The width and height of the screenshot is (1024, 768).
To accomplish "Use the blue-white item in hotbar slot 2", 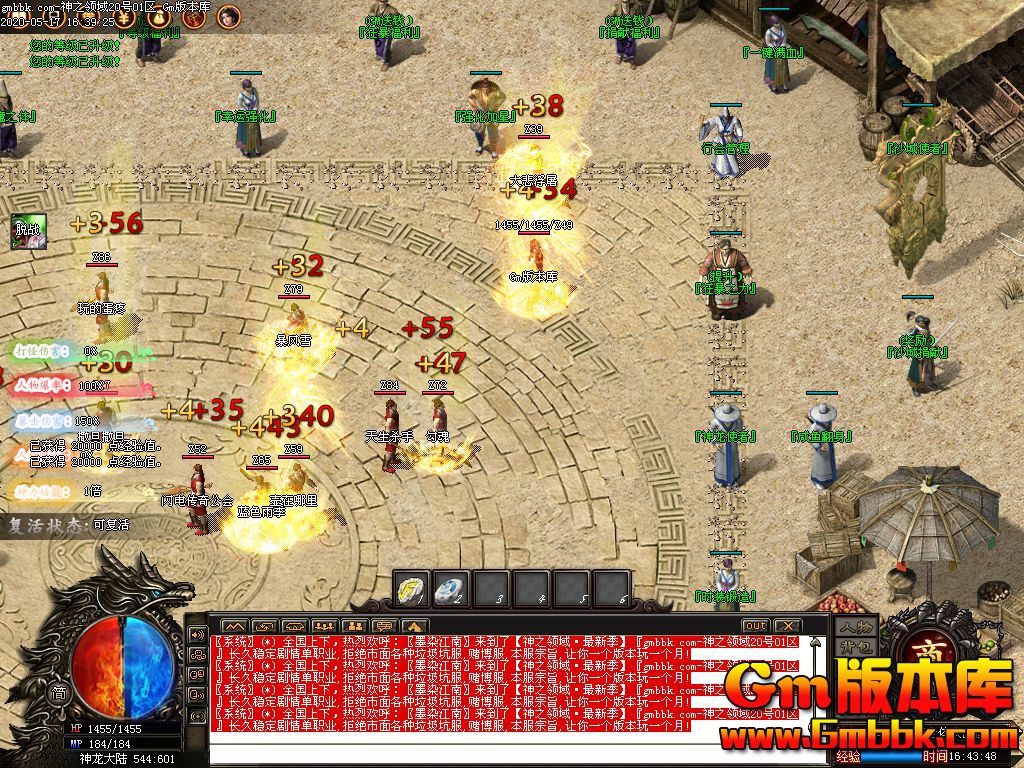I will click(x=451, y=587).
